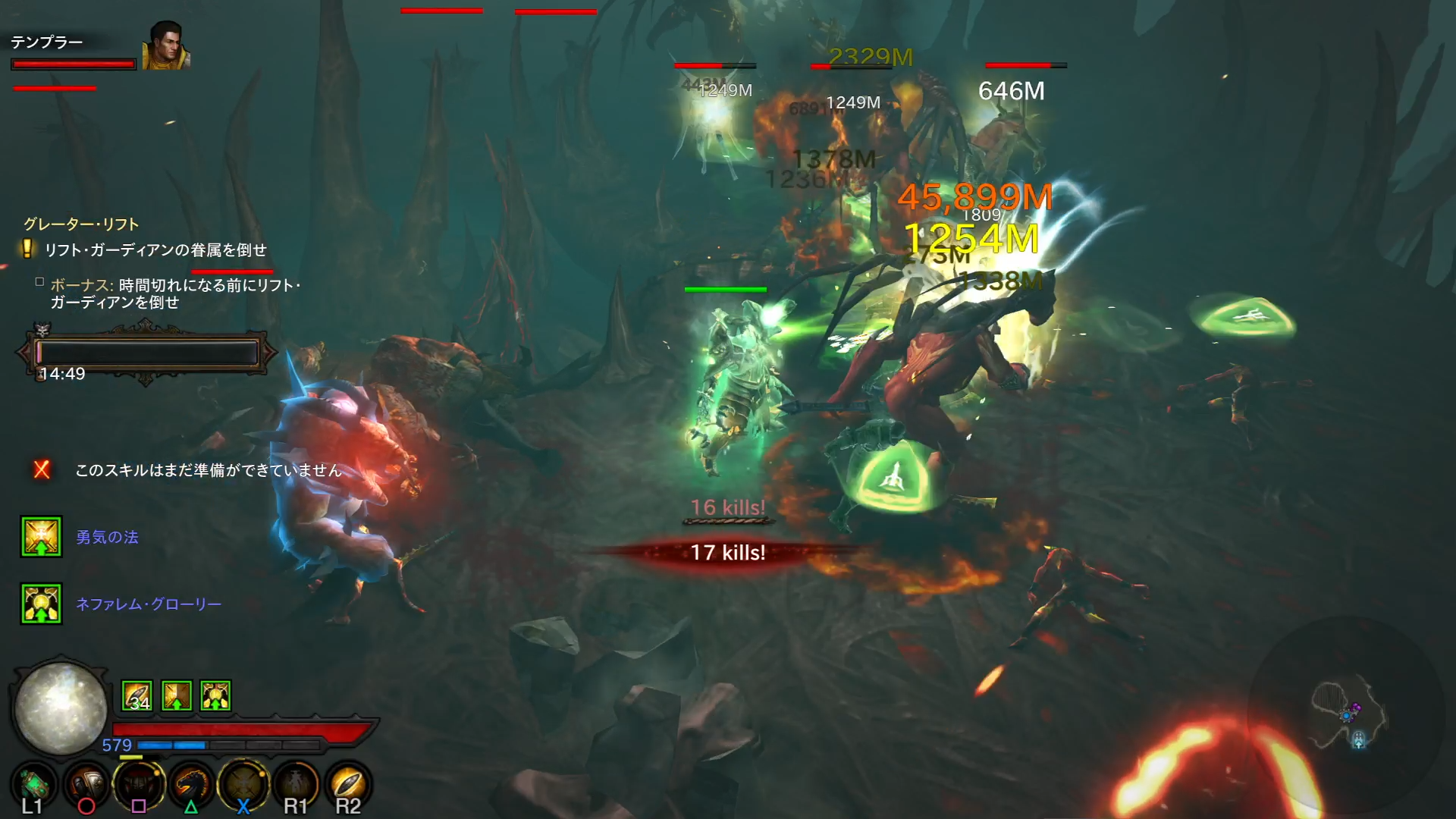Trigger the dark horned helm skill
The width and height of the screenshot is (1456, 819).
(x=140, y=784)
